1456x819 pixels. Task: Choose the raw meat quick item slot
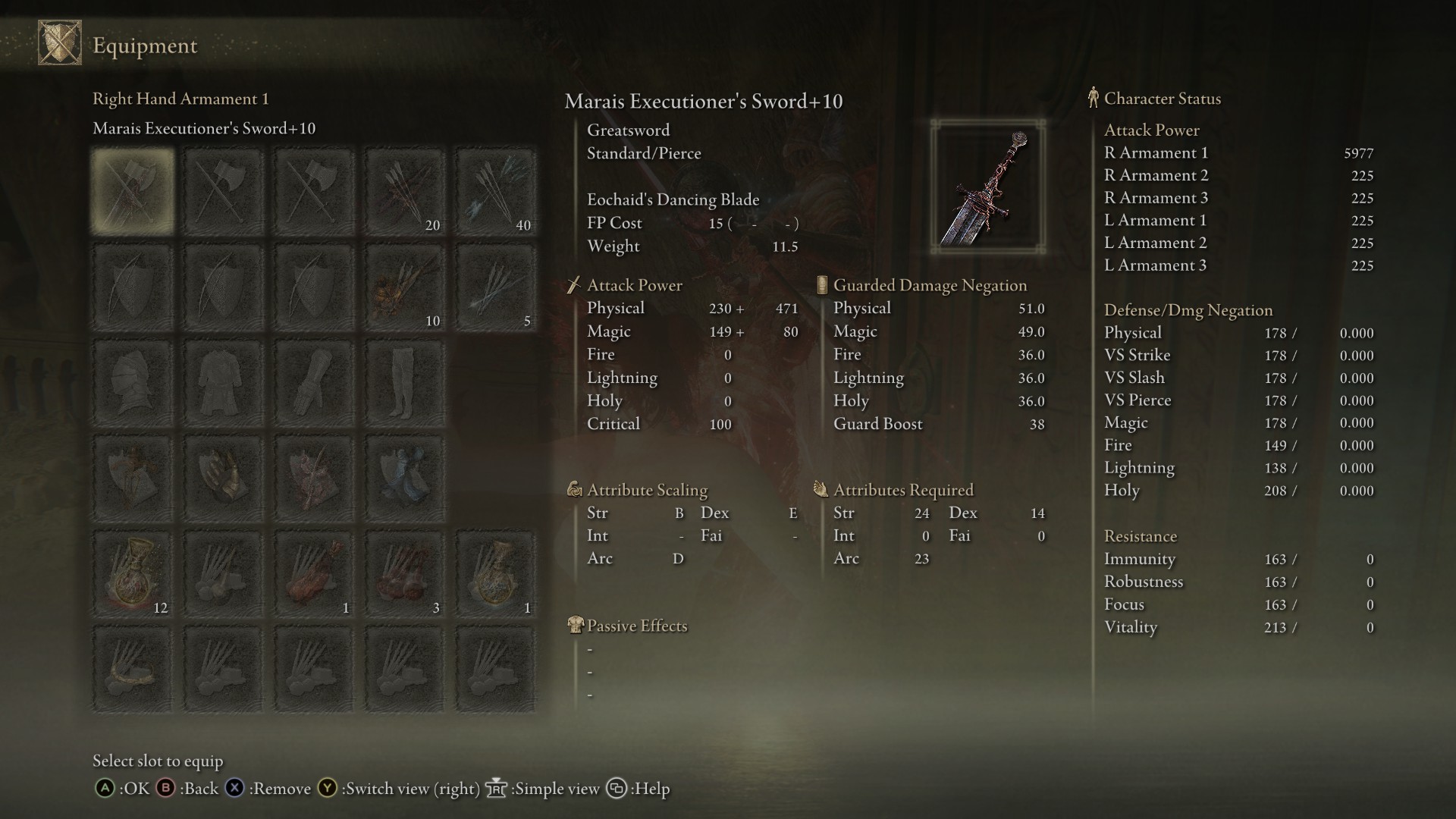(x=315, y=574)
